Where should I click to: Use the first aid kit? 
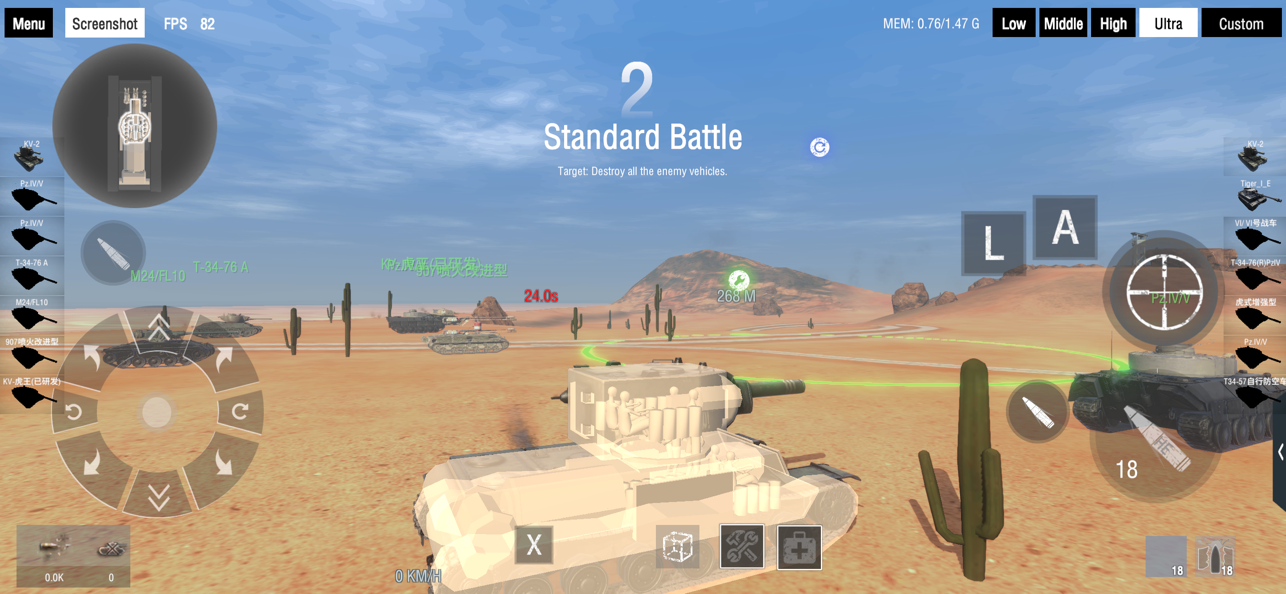pos(800,547)
